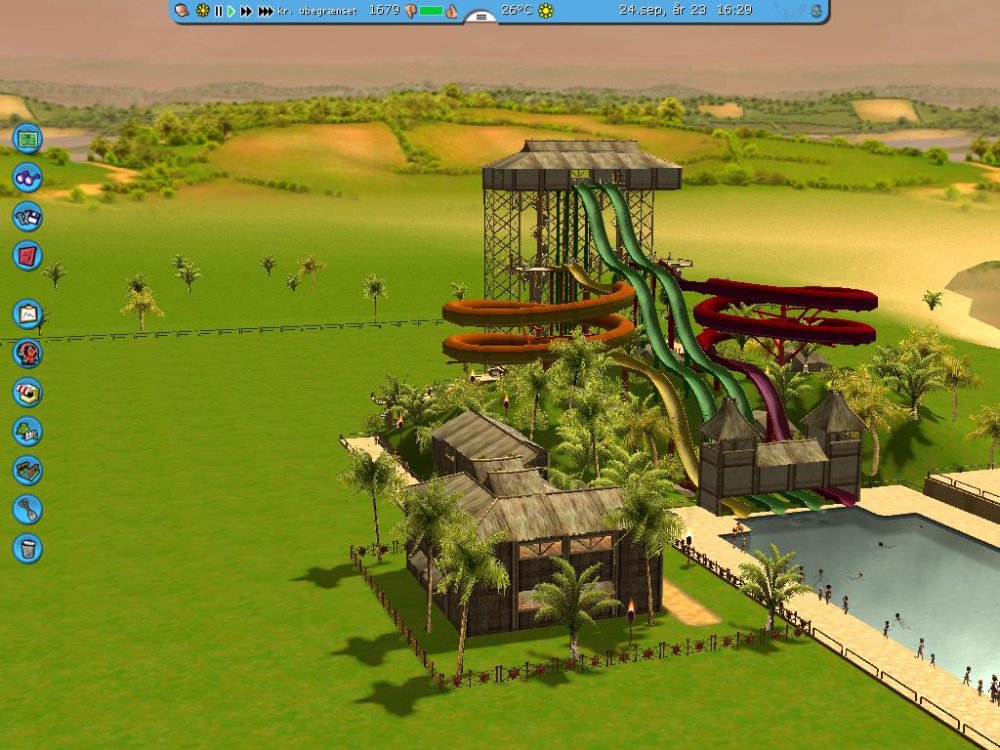This screenshot has height=750, width=1000.
Task: Click the globe icon in top bar
Action: (817, 11)
